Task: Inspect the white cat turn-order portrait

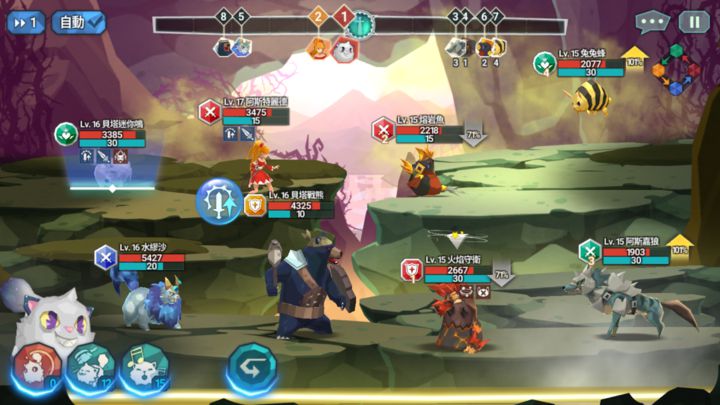Action: pyautogui.click(x=343, y=48)
